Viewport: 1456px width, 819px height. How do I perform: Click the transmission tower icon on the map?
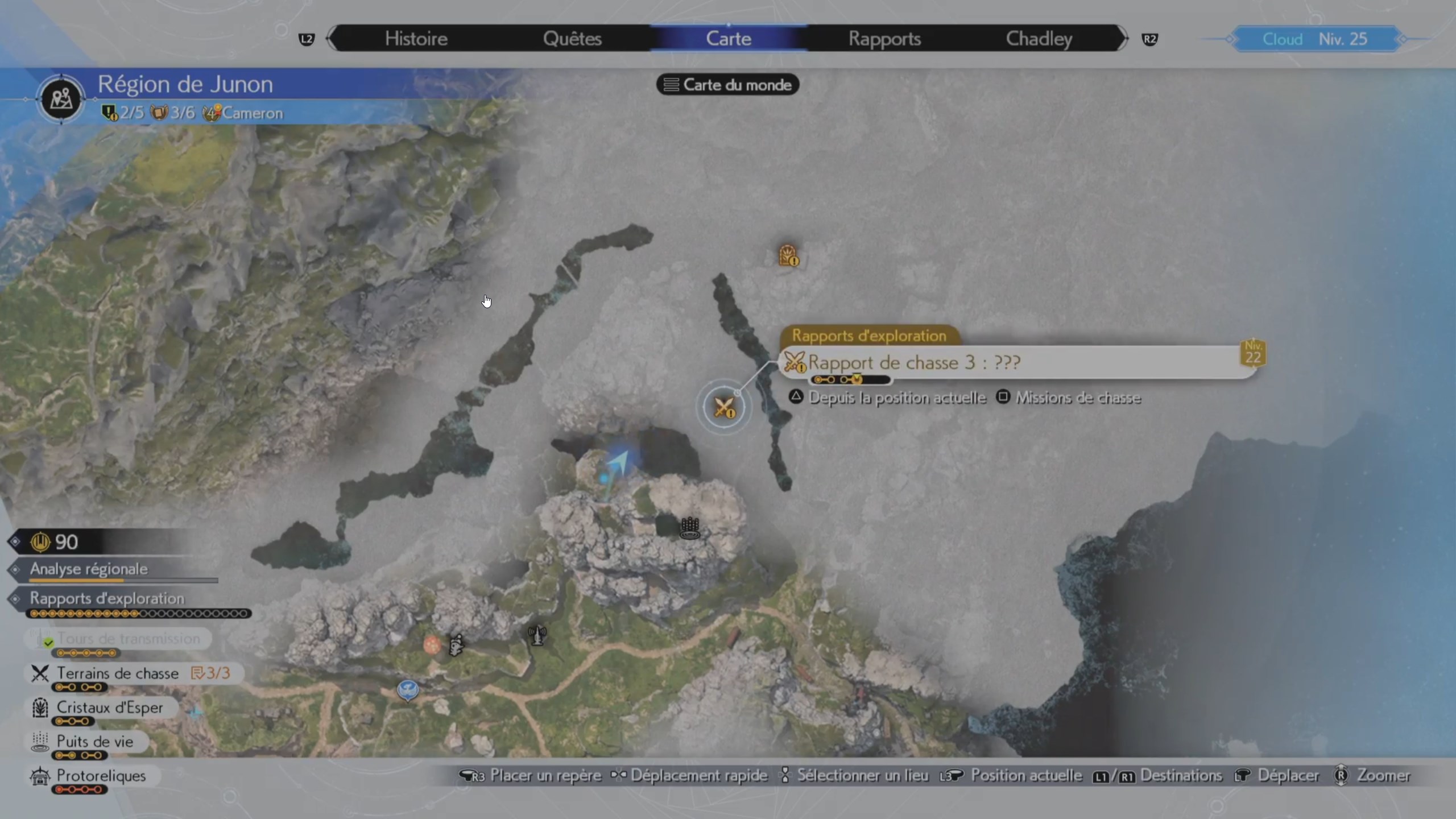point(537,637)
